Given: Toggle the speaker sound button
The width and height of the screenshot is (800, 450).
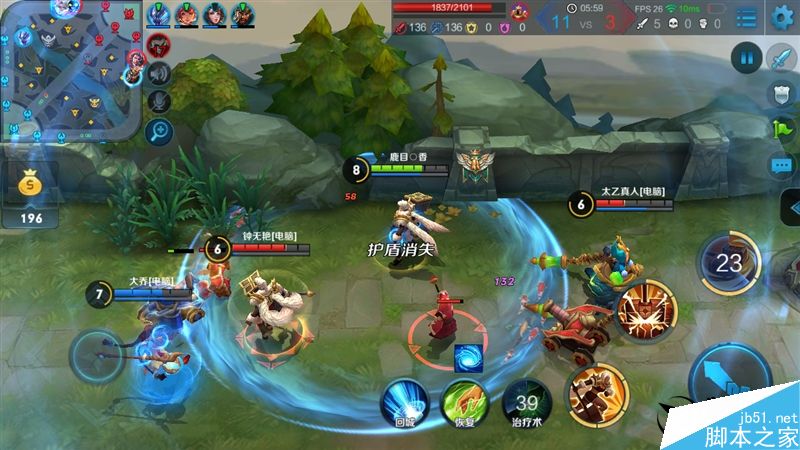Looking at the screenshot, I should click(159, 72).
